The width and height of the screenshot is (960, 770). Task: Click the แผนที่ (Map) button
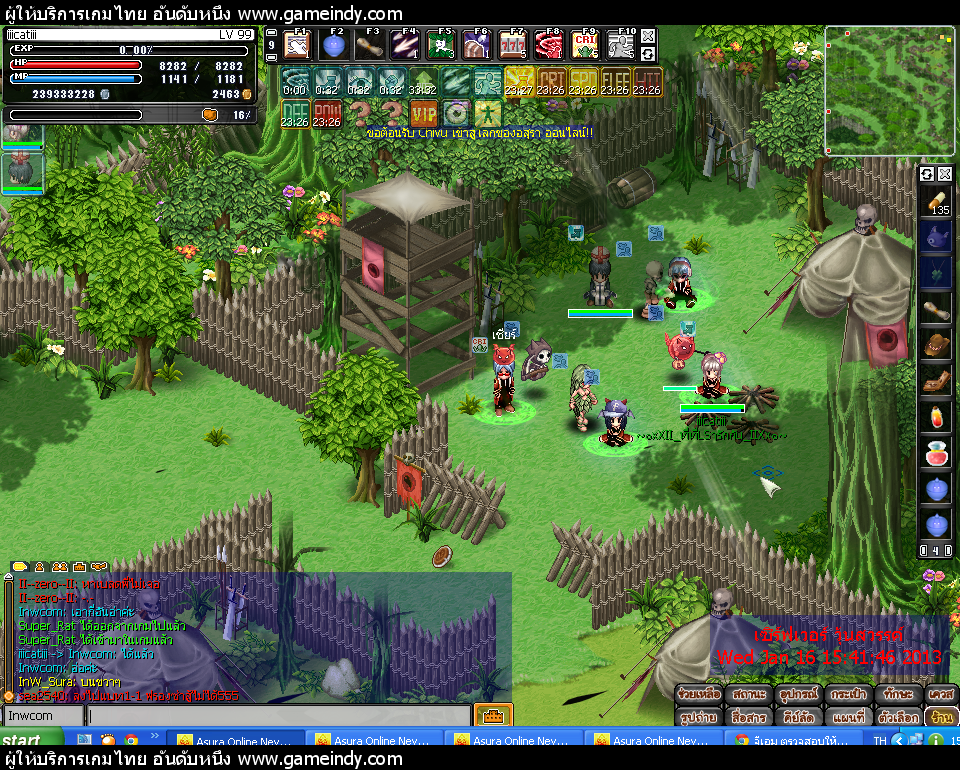coord(849,717)
